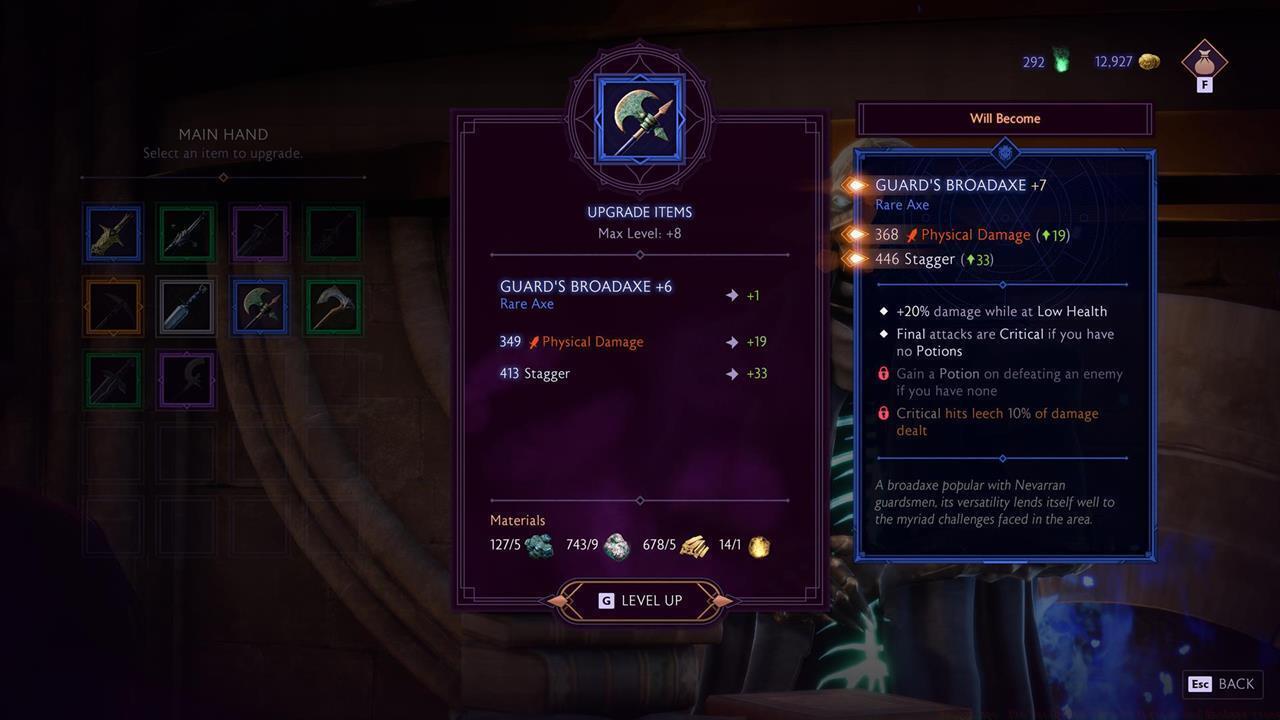This screenshot has width=1280, height=720.
Task: Select the green-framed bearded axe icon
Action: [x=332, y=306]
